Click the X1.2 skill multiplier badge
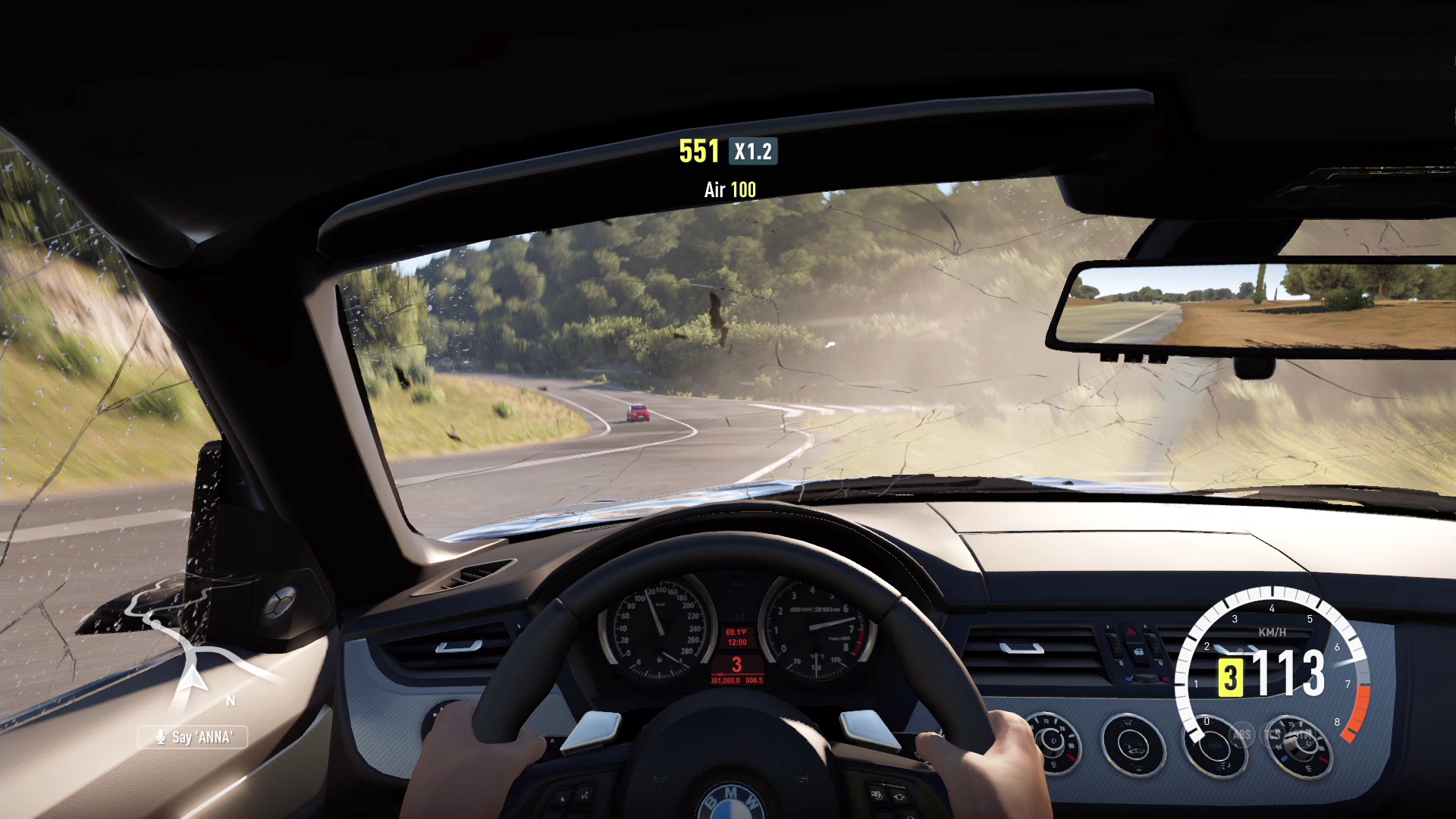This screenshot has width=1456, height=819. (752, 152)
